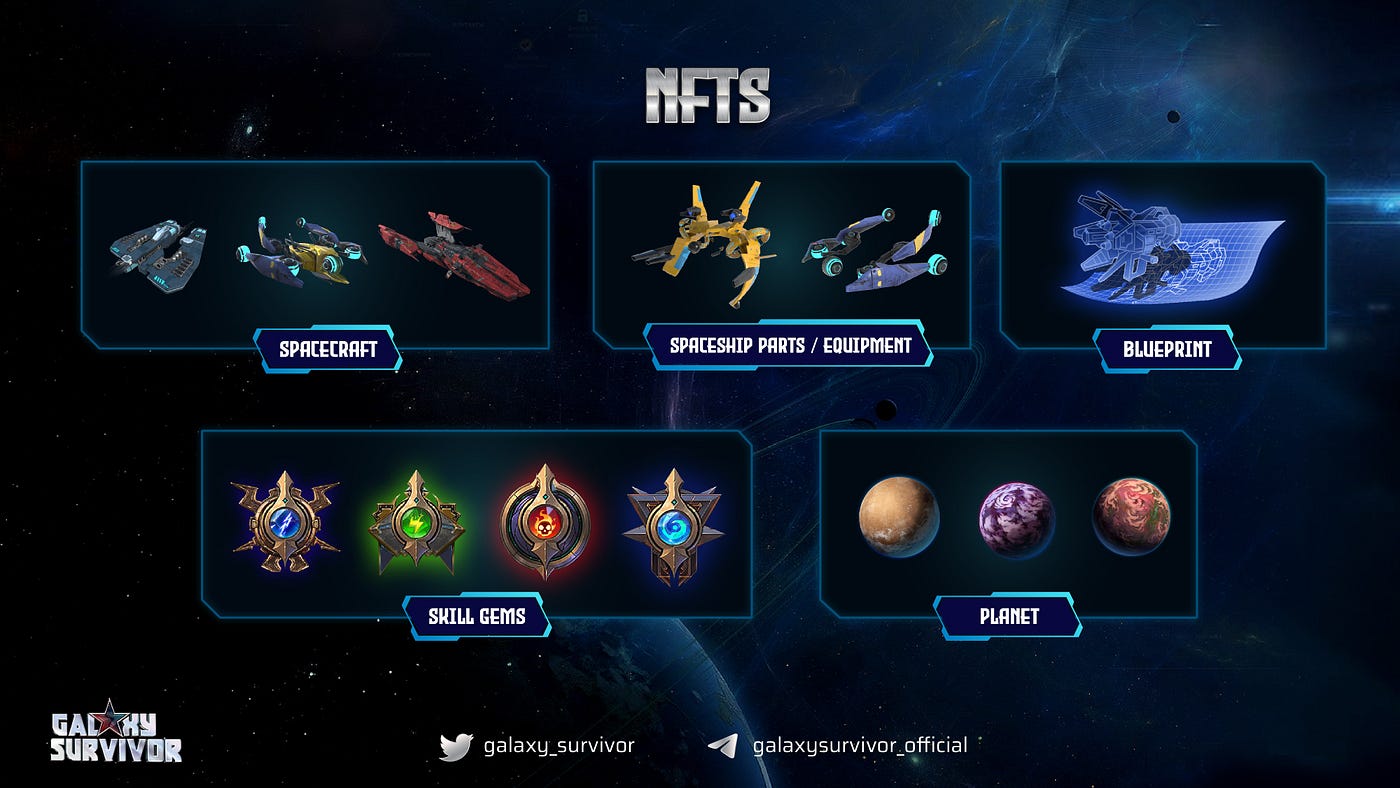Open the galaxy_survivor Twitter link
The height and width of the screenshot is (788, 1400).
pyautogui.click(x=537, y=746)
